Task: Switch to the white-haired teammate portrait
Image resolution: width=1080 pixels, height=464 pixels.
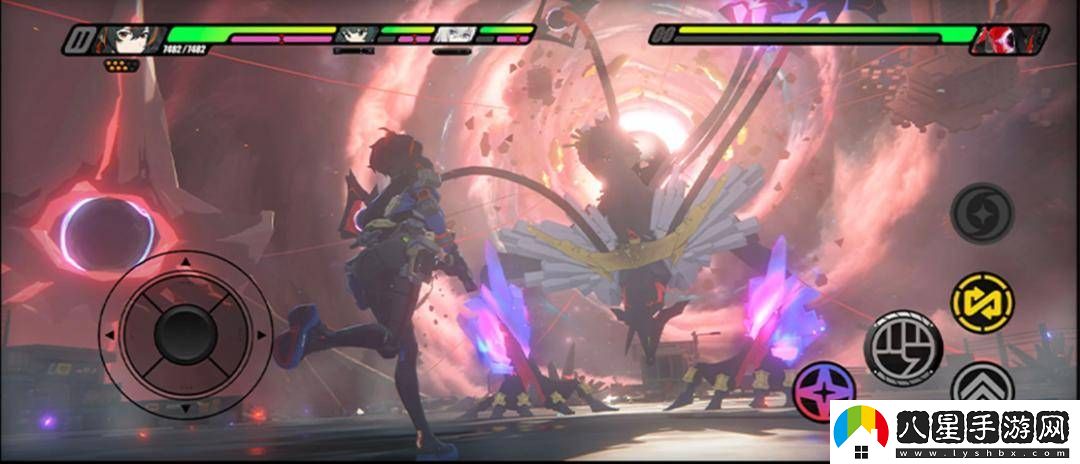Action: coord(454,34)
